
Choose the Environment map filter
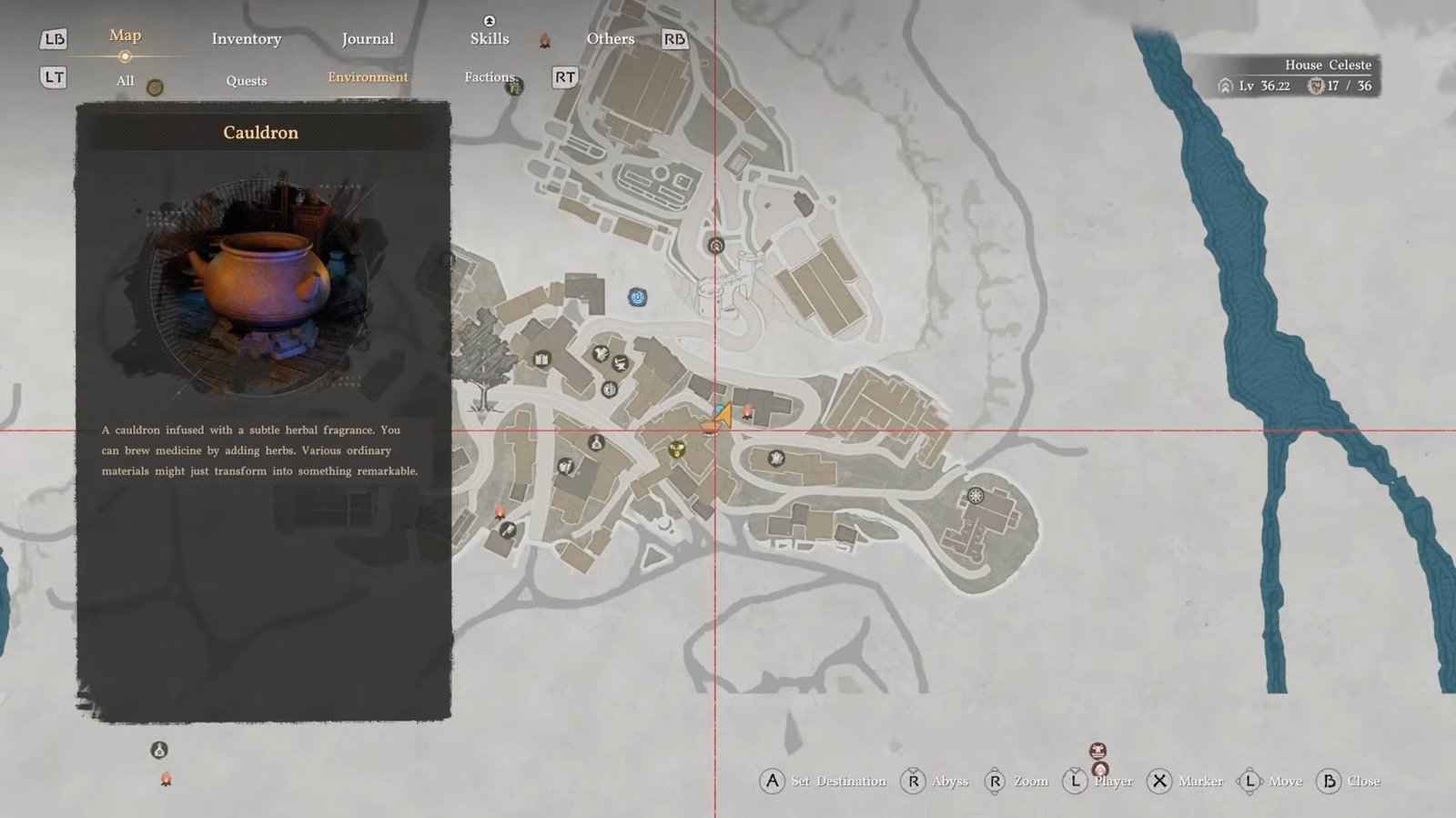(x=368, y=77)
